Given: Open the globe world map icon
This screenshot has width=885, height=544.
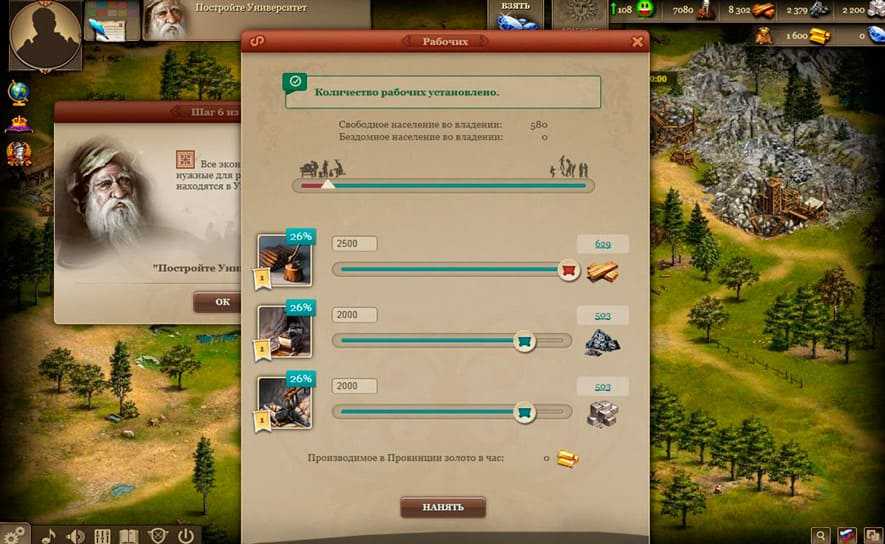Looking at the screenshot, I should tap(18, 92).
